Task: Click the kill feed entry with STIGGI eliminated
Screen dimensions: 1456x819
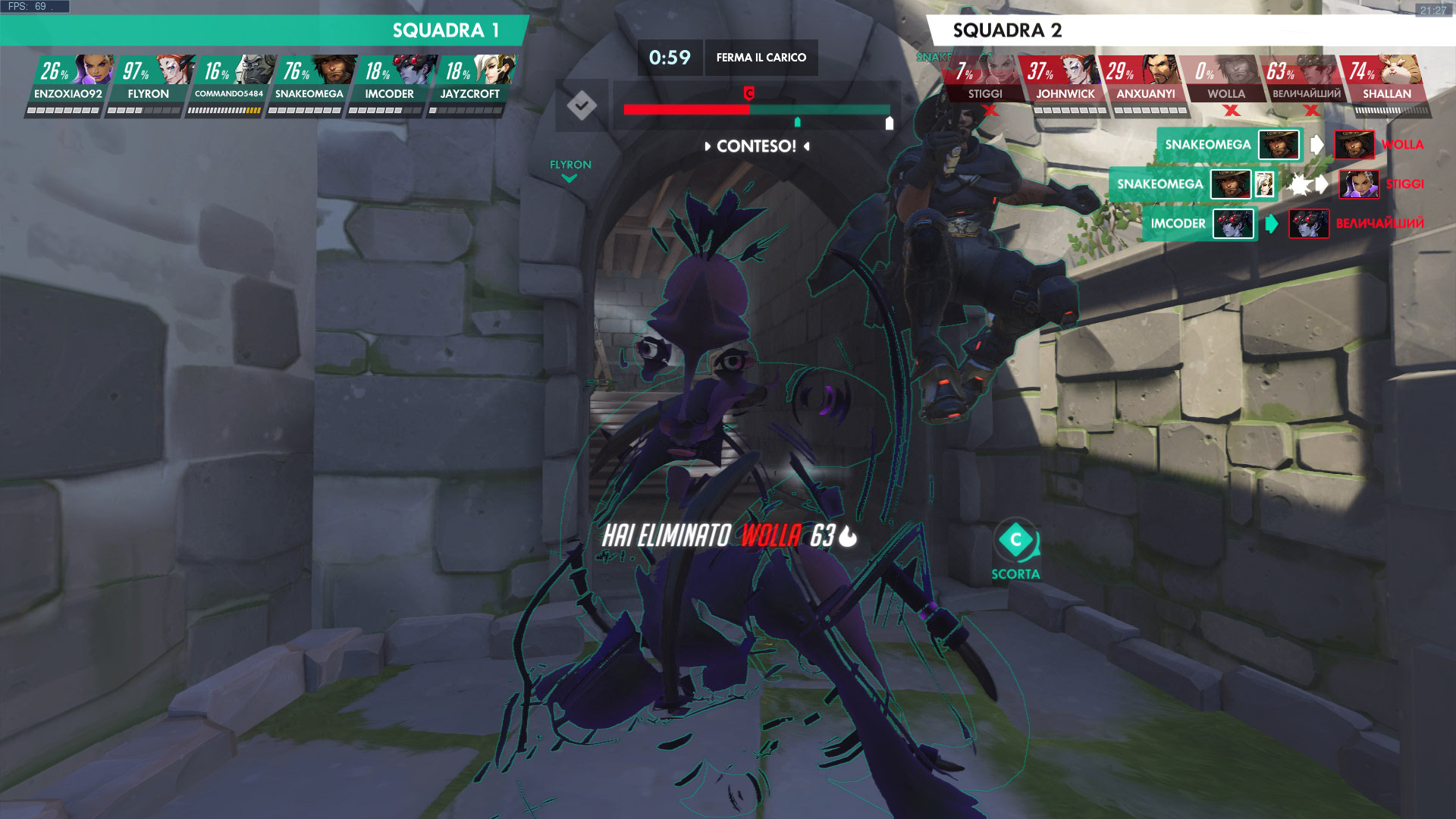Action: click(x=1266, y=184)
